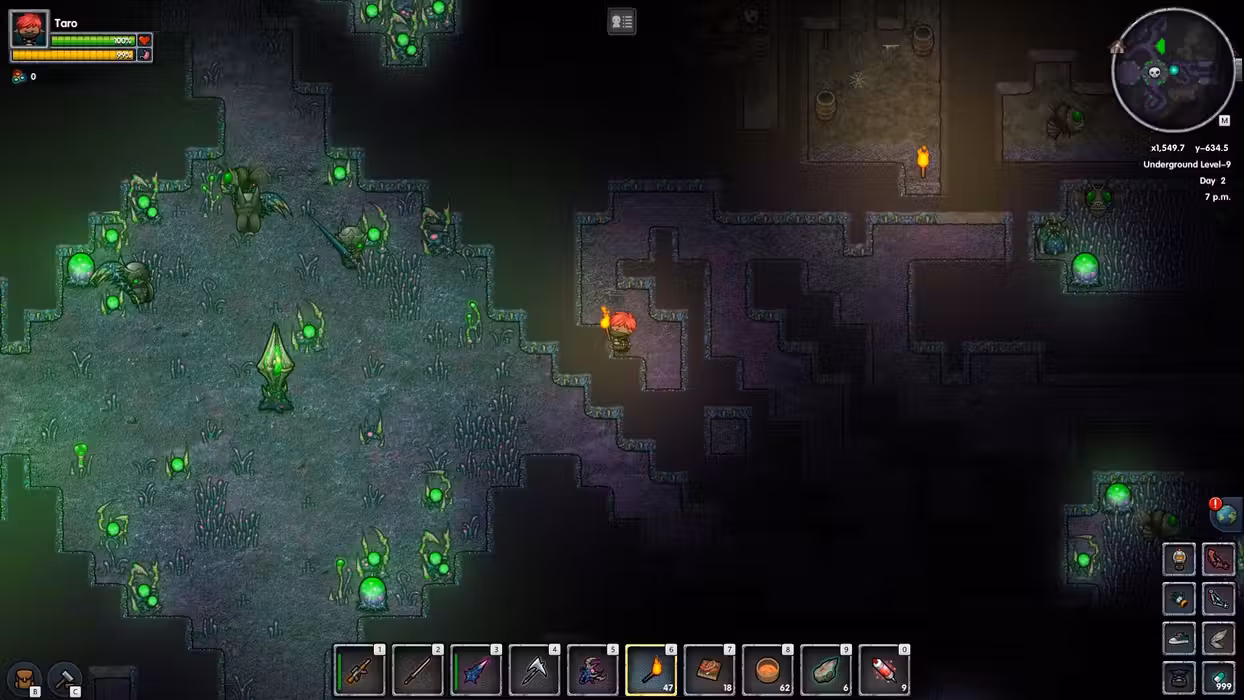Select the spear in hotbar slot 2
Viewport: 1244px width, 700px height.
click(x=417, y=670)
